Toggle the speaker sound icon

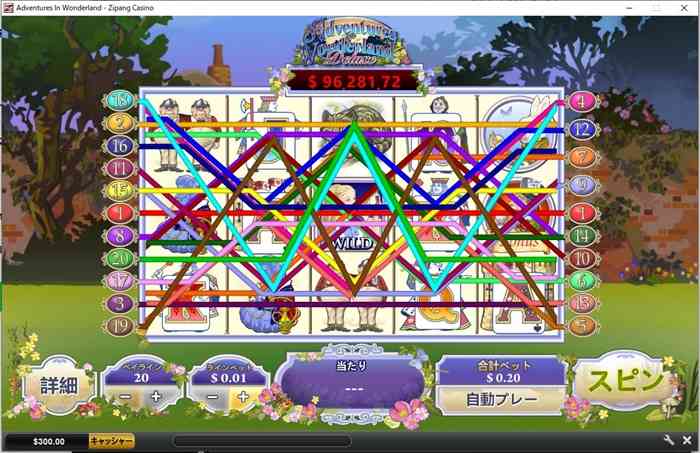click(x=687, y=440)
